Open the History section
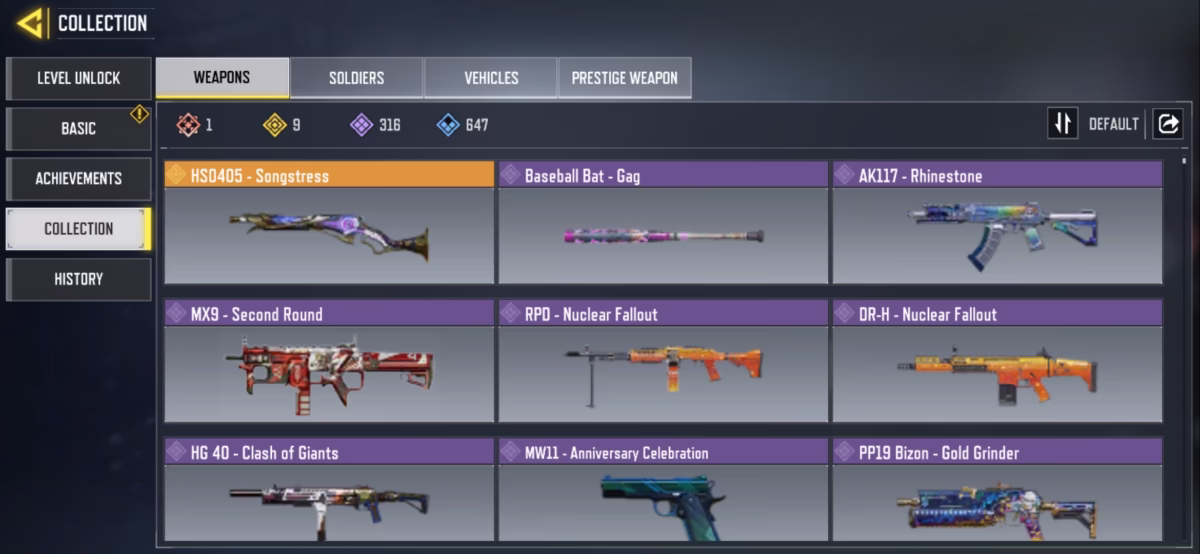Viewport: 1200px width, 554px height. click(79, 279)
